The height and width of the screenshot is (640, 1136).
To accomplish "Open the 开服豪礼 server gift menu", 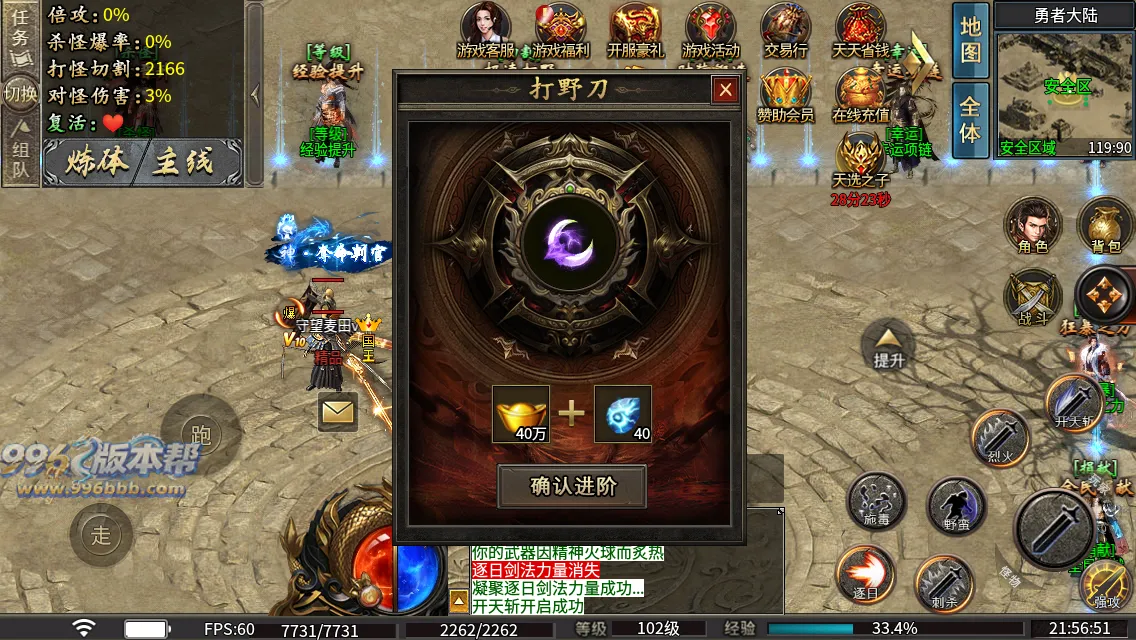I will (x=635, y=31).
